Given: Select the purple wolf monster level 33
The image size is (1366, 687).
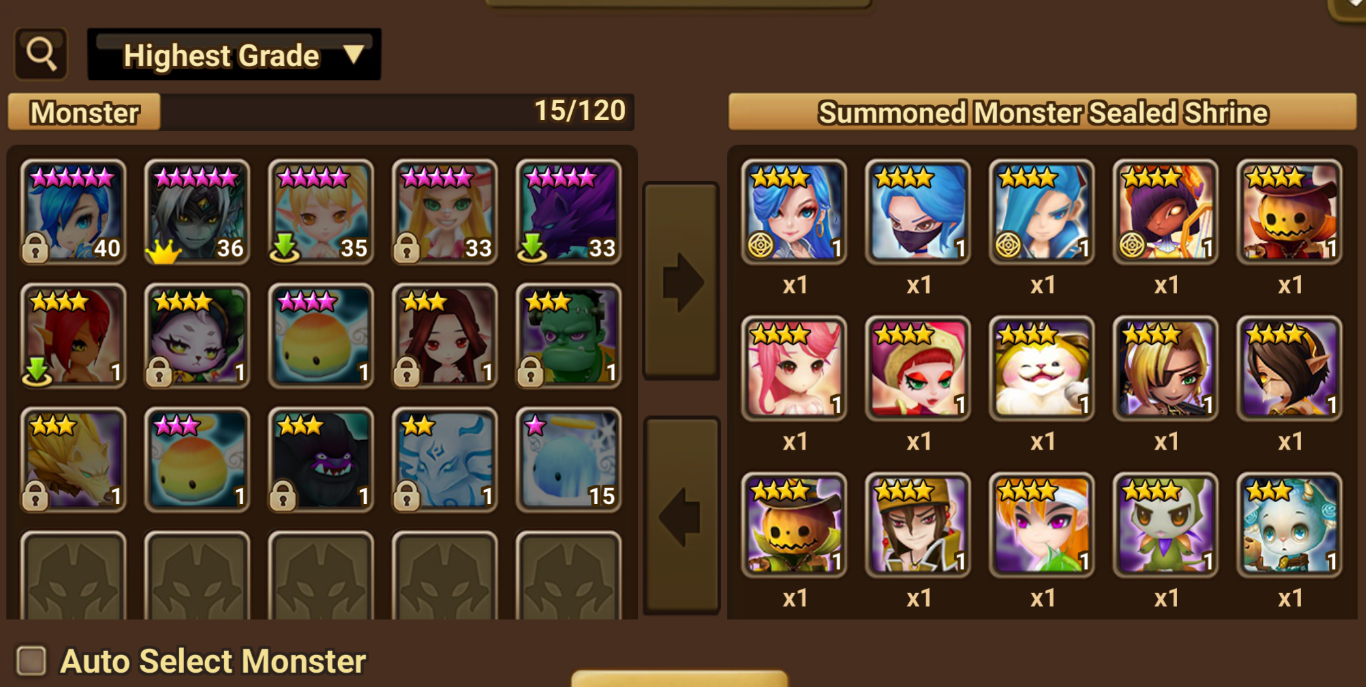Looking at the screenshot, I should pyautogui.click(x=569, y=212).
